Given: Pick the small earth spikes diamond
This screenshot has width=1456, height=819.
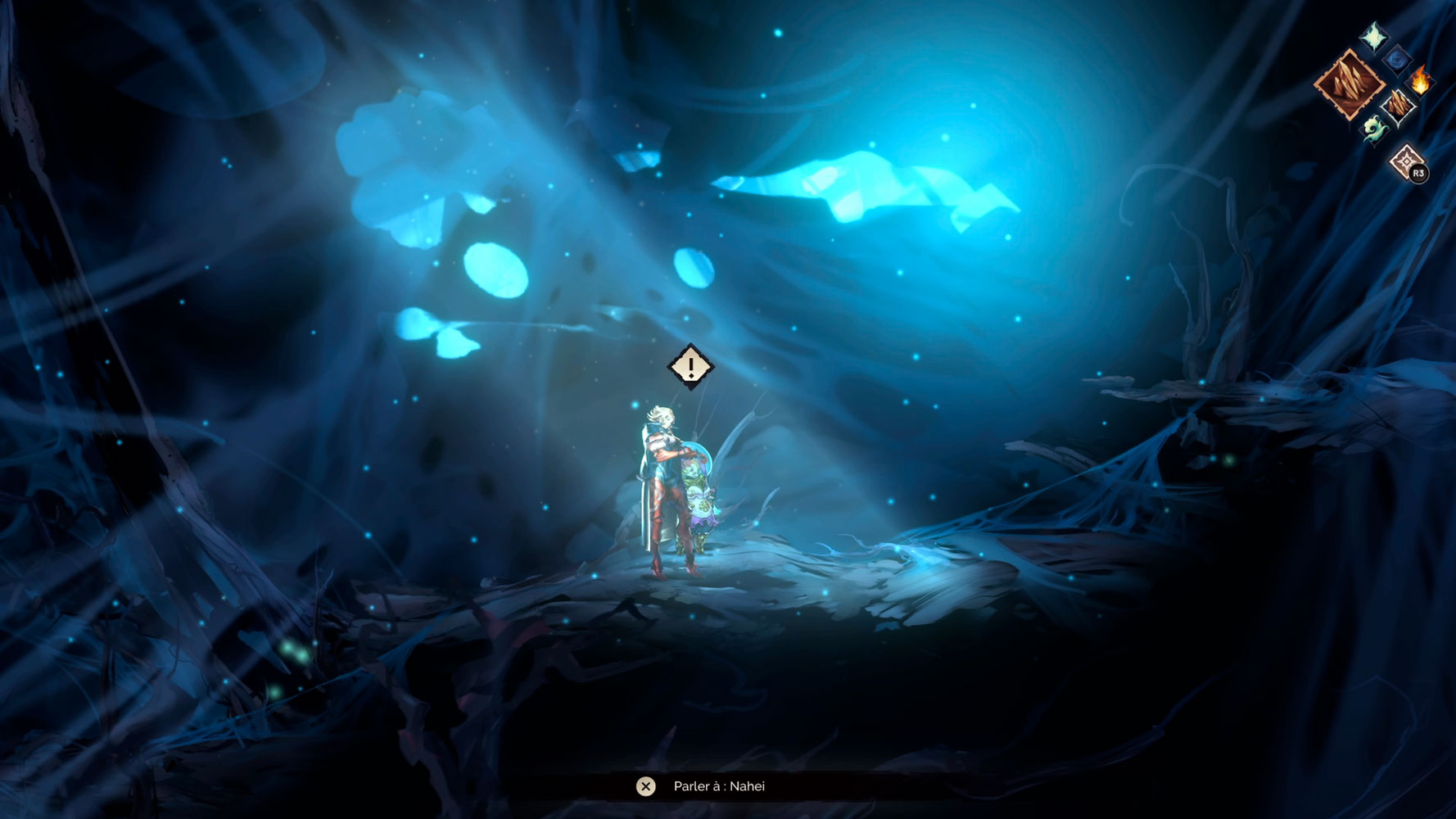Looking at the screenshot, I should click(1398, 105).
